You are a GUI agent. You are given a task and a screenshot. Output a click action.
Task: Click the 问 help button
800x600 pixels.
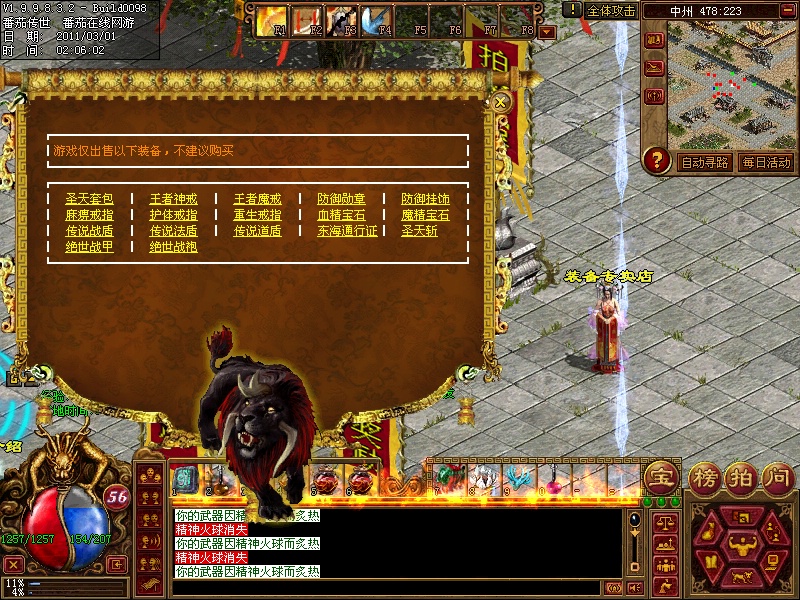[777, 476]
